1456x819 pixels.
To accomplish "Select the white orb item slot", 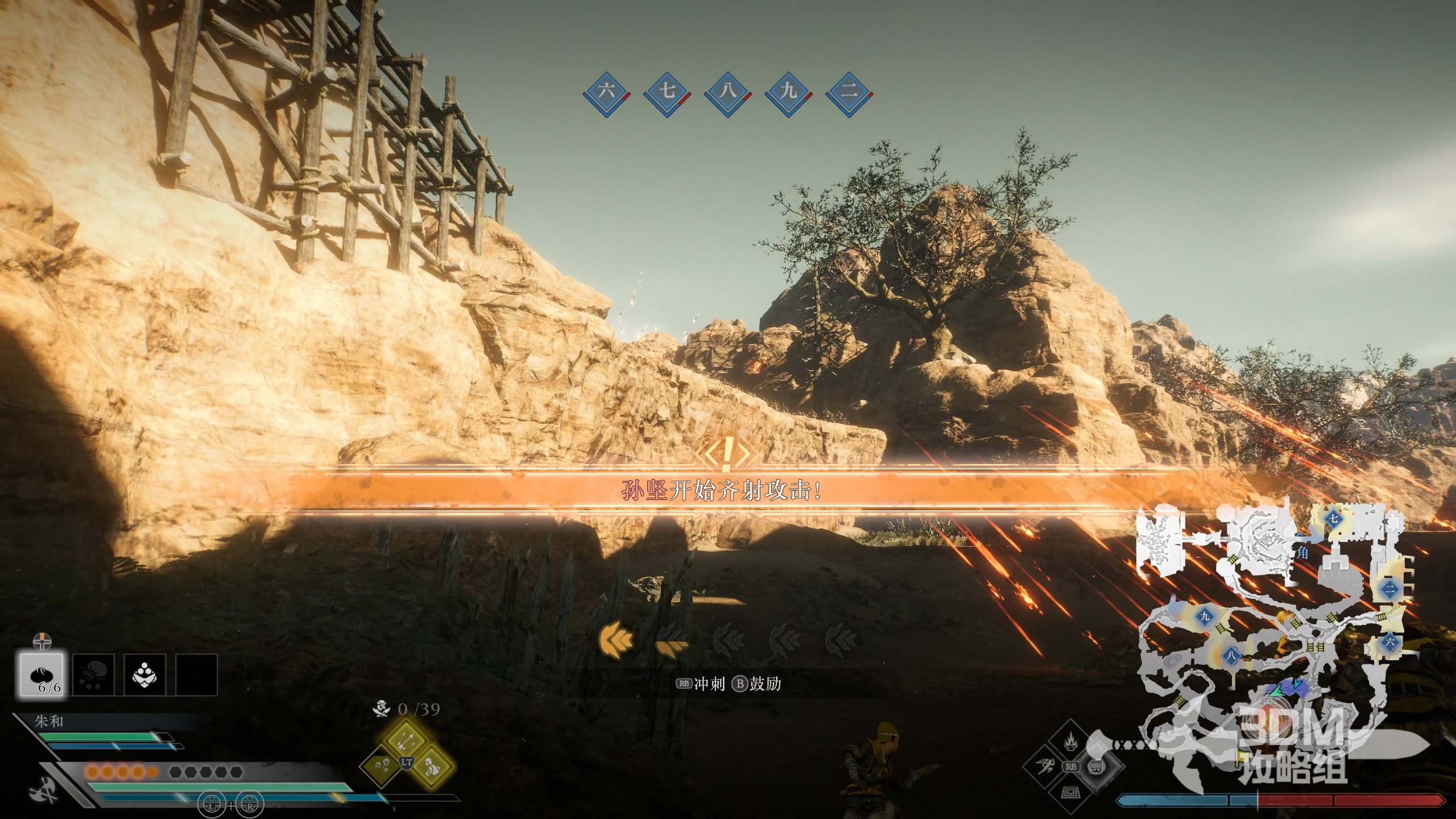I will (145, 675).
